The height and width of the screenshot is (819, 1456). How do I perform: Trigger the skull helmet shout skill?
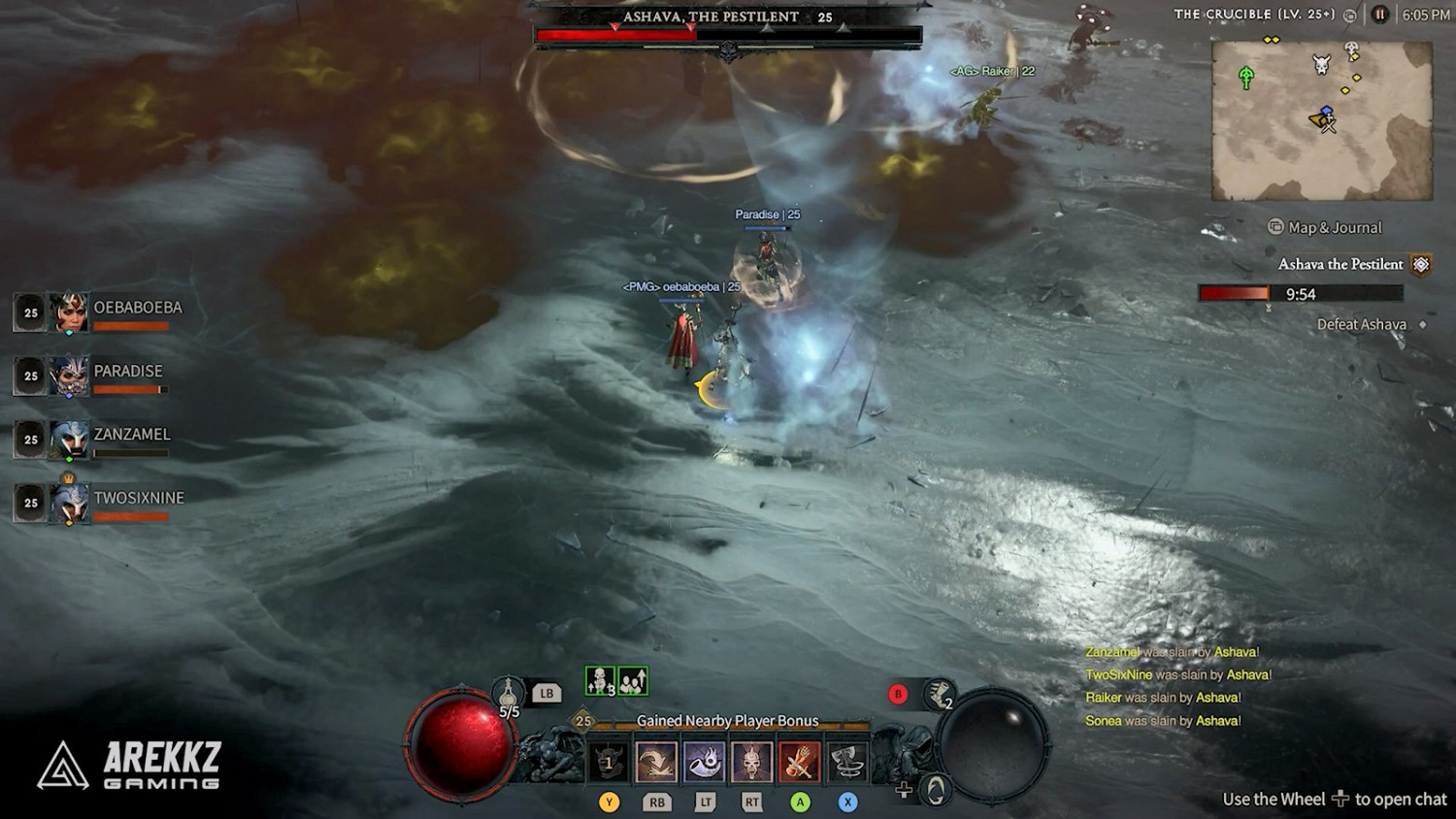click(x=751, y=763)
